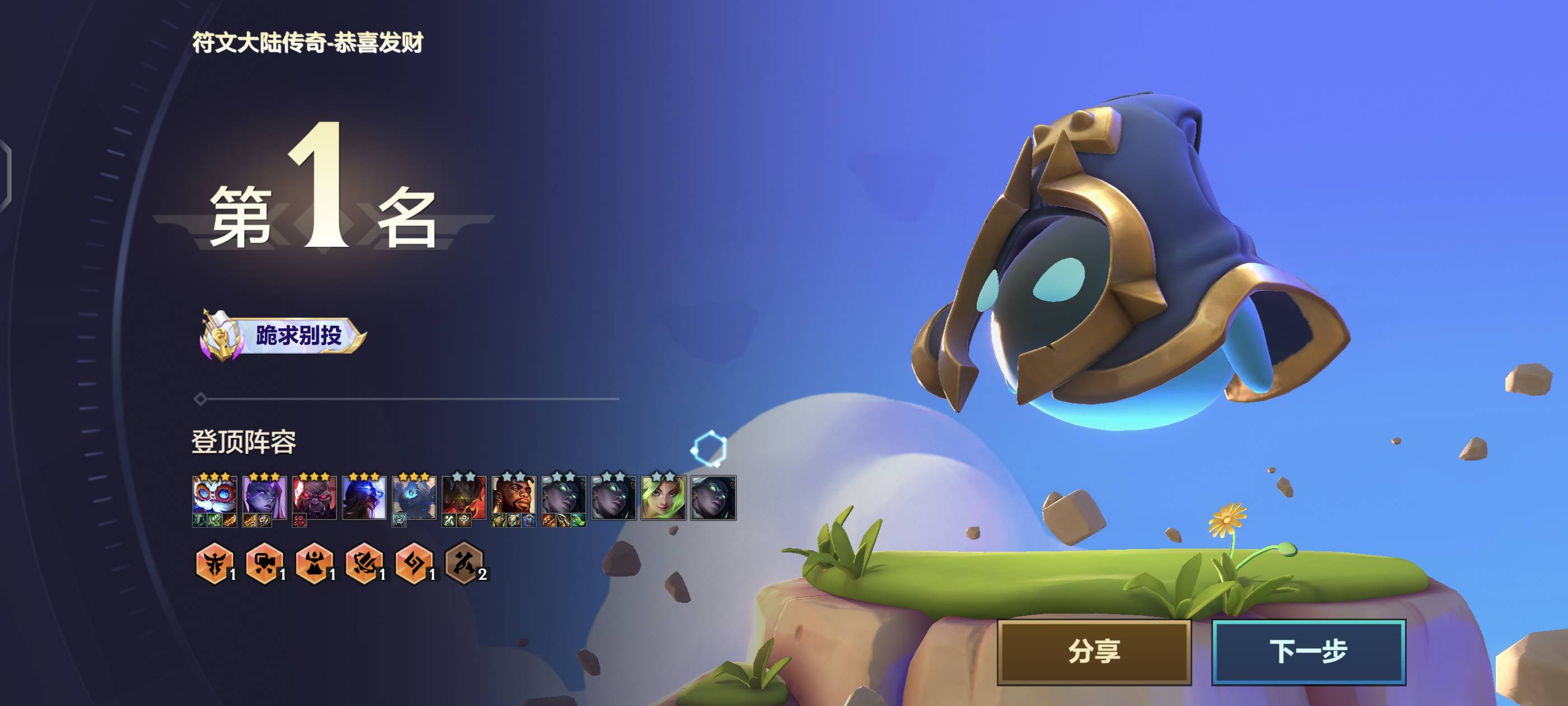
Task: Select the broken gear trait icon
Action: 364,563
